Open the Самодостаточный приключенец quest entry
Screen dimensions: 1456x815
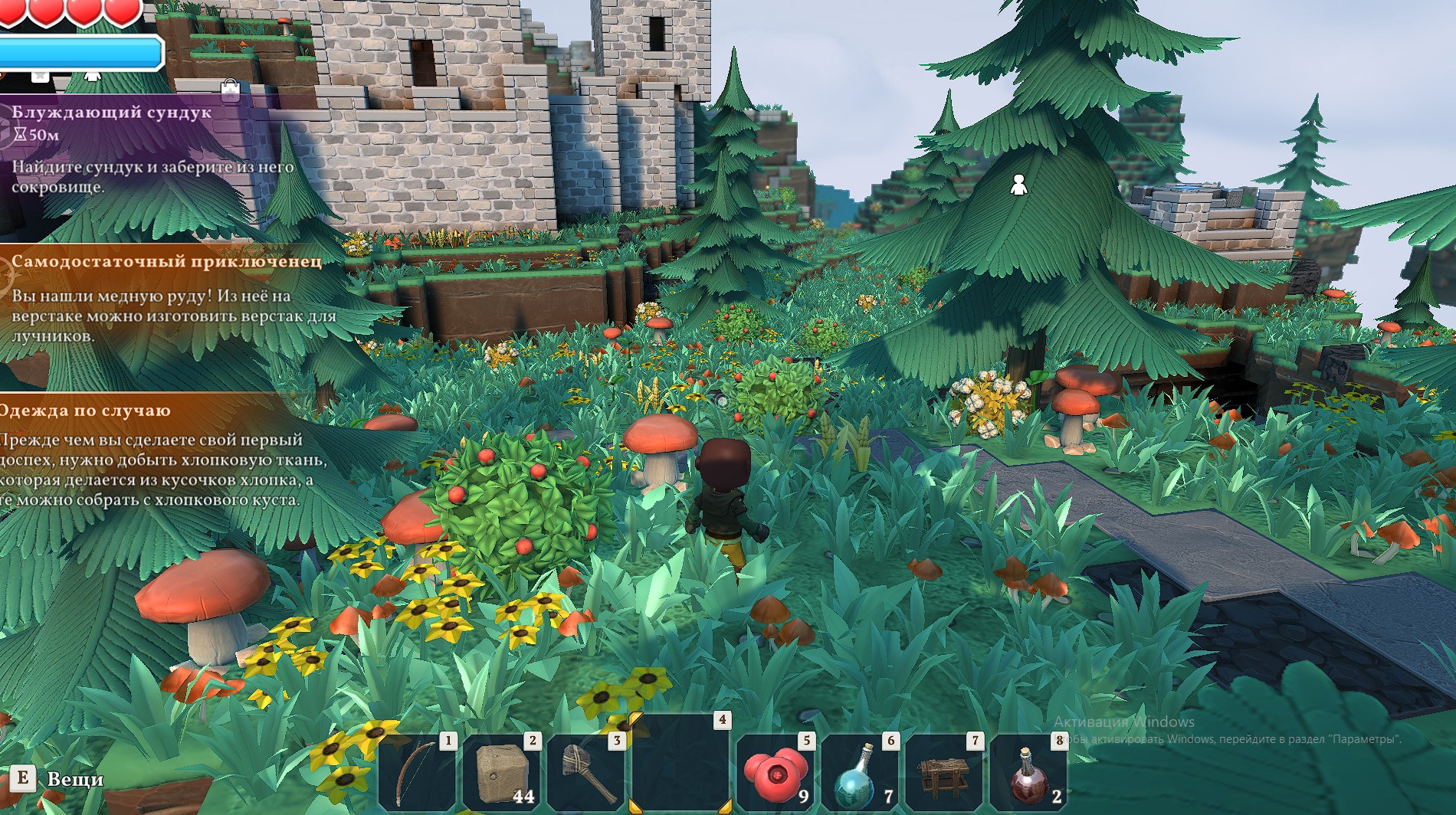[166, 262]
